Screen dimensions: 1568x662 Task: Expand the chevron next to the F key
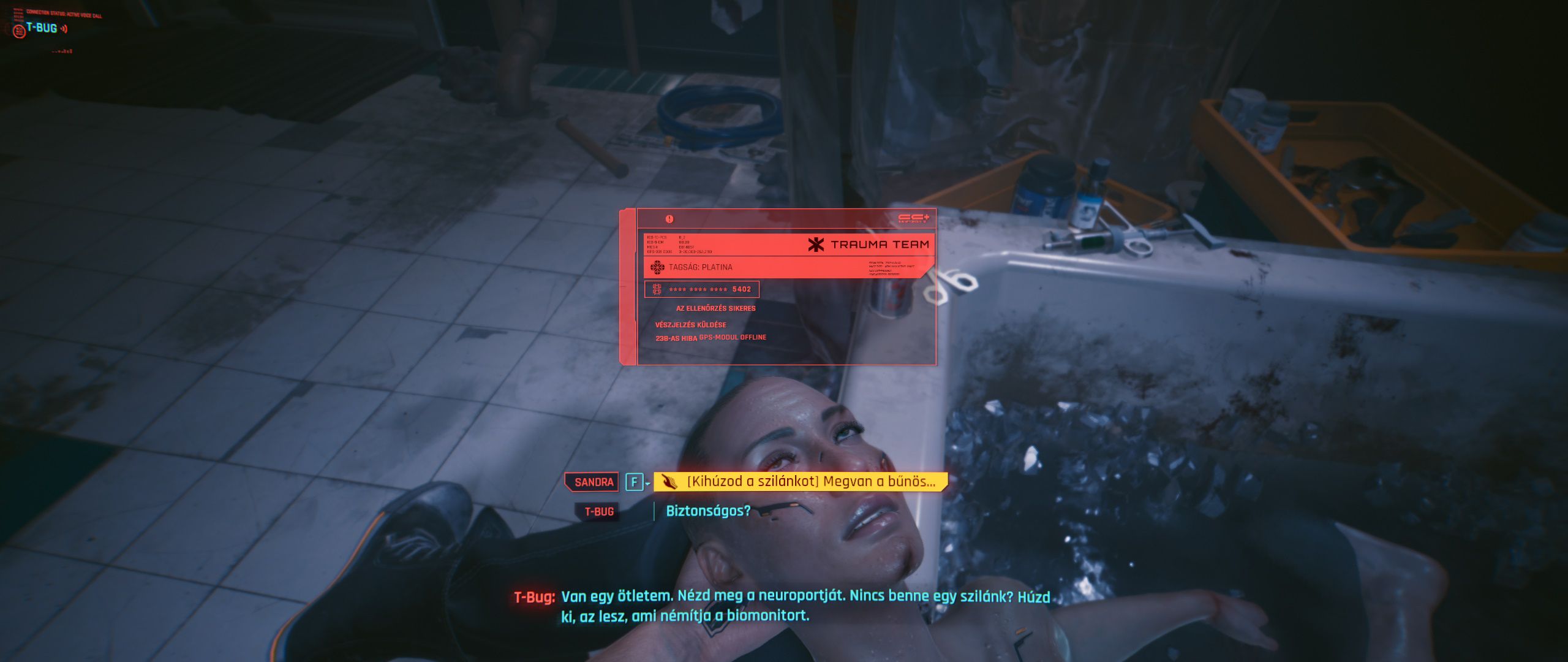tap(647, 483)
